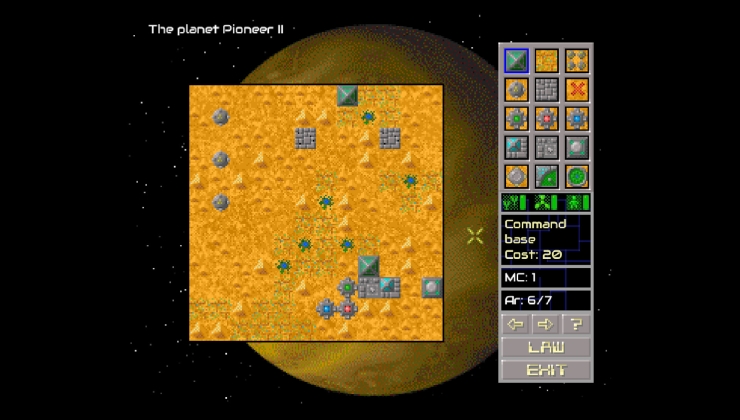The image size is (740, 420).
Task: Select the red-core gear building tile
Action: (546, 119)
